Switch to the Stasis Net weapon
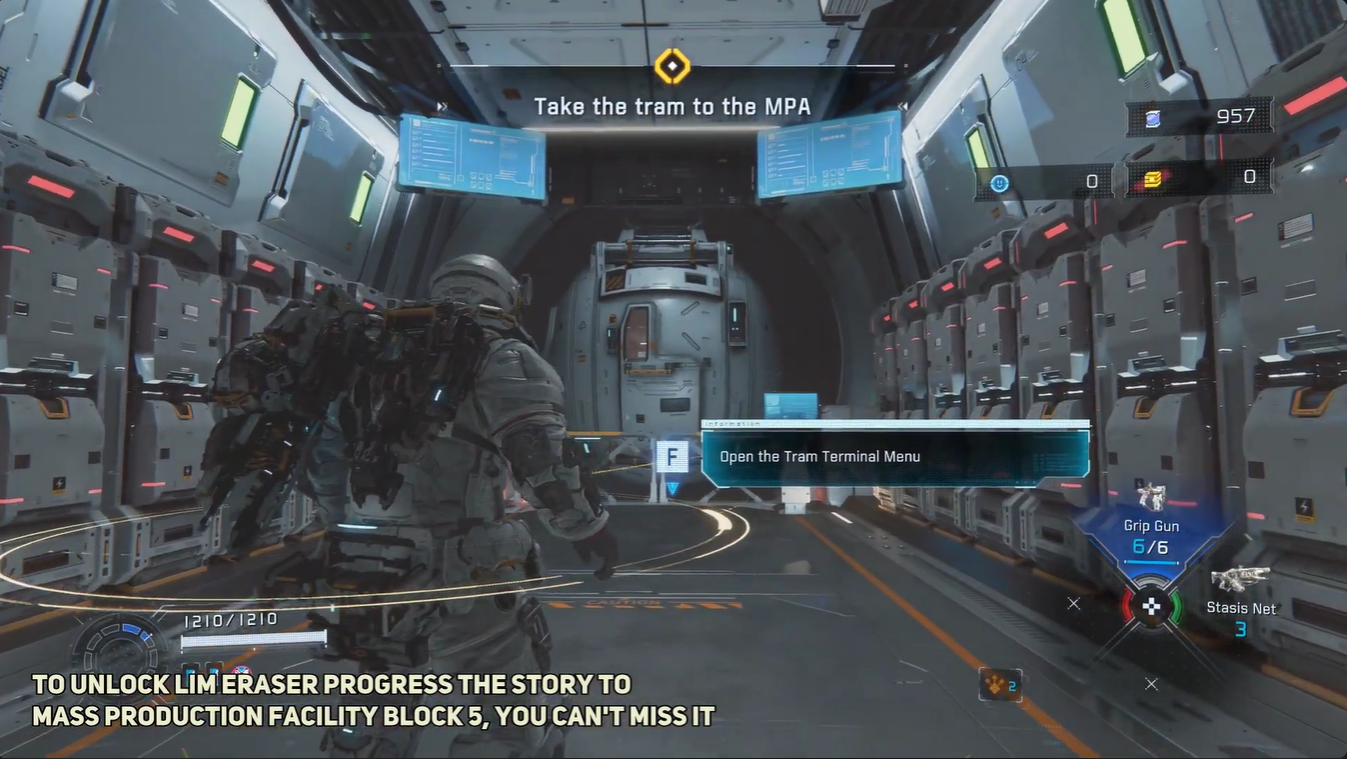 tap(1240, 595)
